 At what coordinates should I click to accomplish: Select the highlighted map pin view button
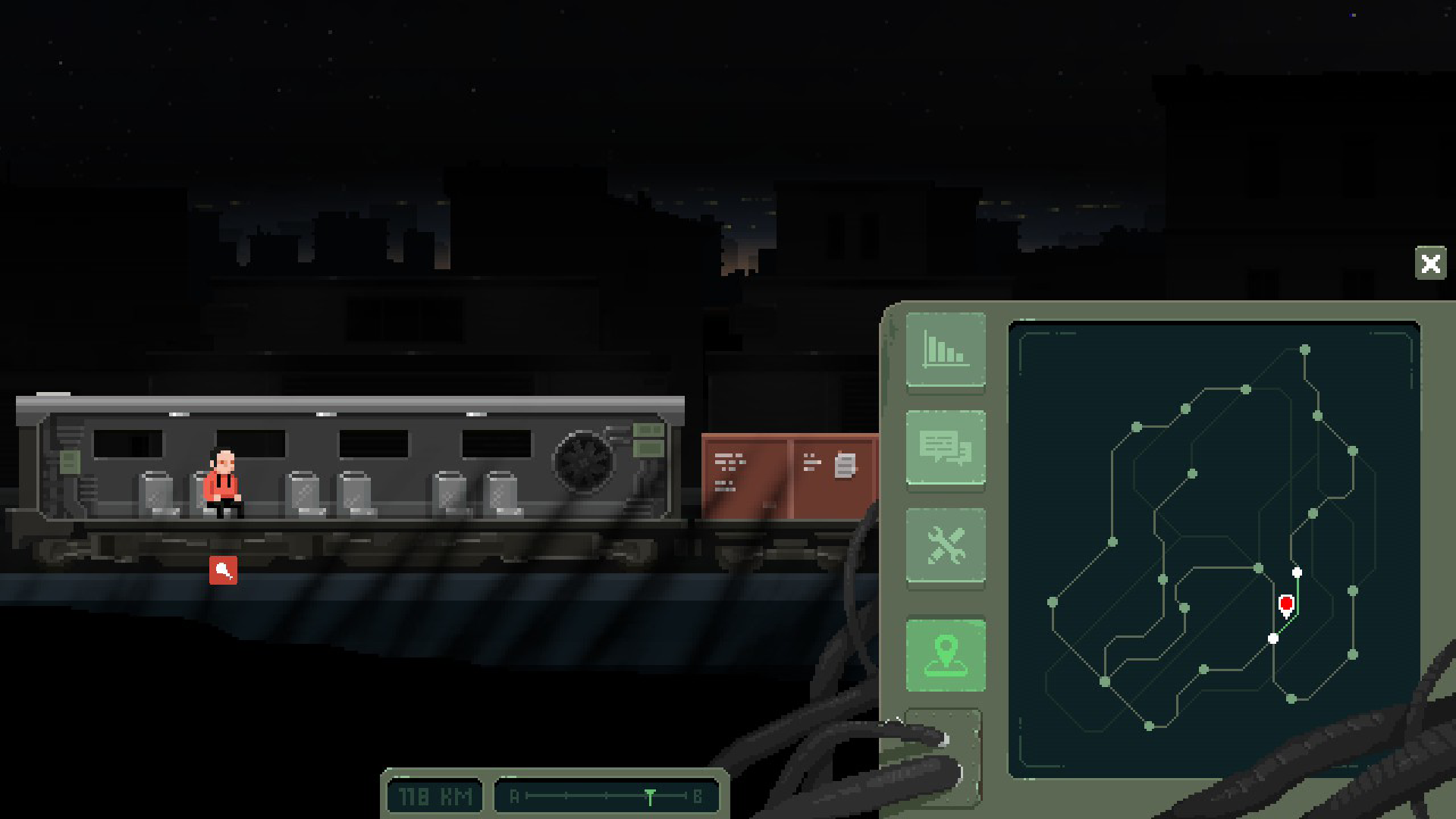pos(944,655)
